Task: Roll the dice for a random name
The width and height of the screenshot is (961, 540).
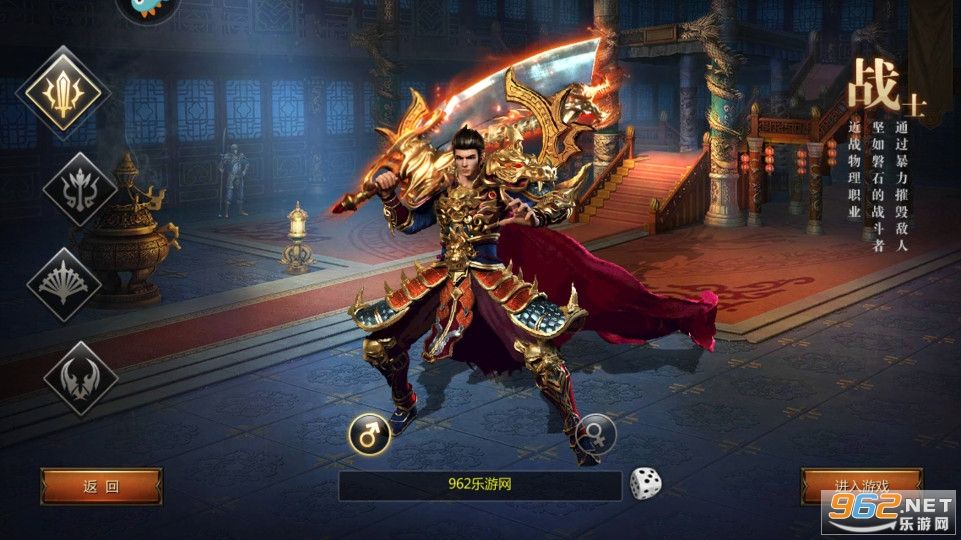Action: [x=645, y=485]
